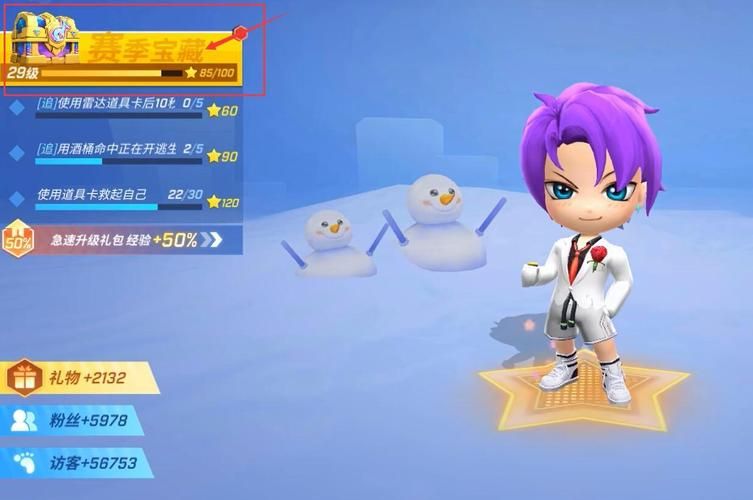The height and width of the screenshot is (500, 753).
Task: Open the 急速升级礼包 +50% experience offer
Action: (120, 240)
